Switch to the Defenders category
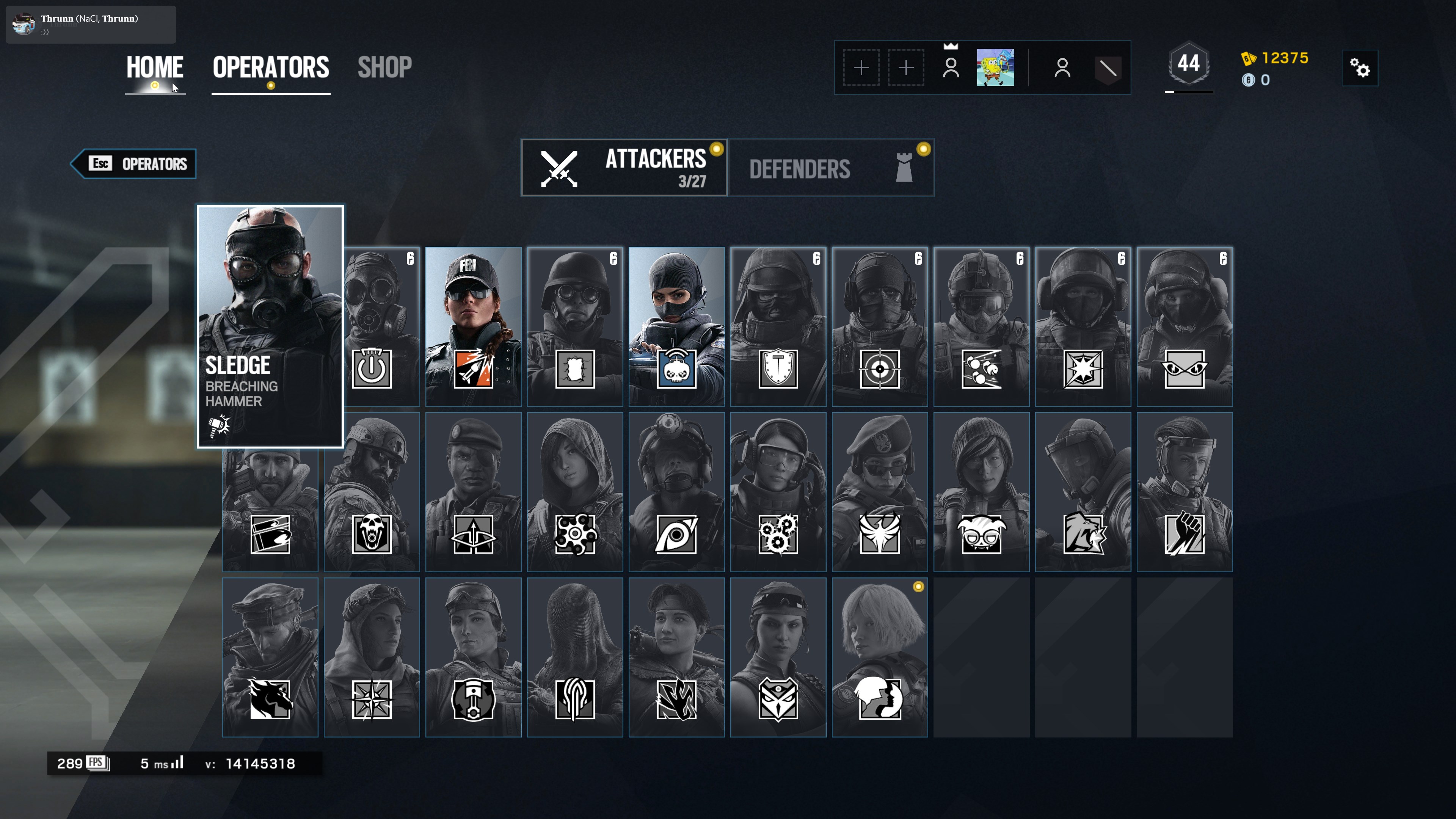 pyautogui.click(x=831, y=168)
